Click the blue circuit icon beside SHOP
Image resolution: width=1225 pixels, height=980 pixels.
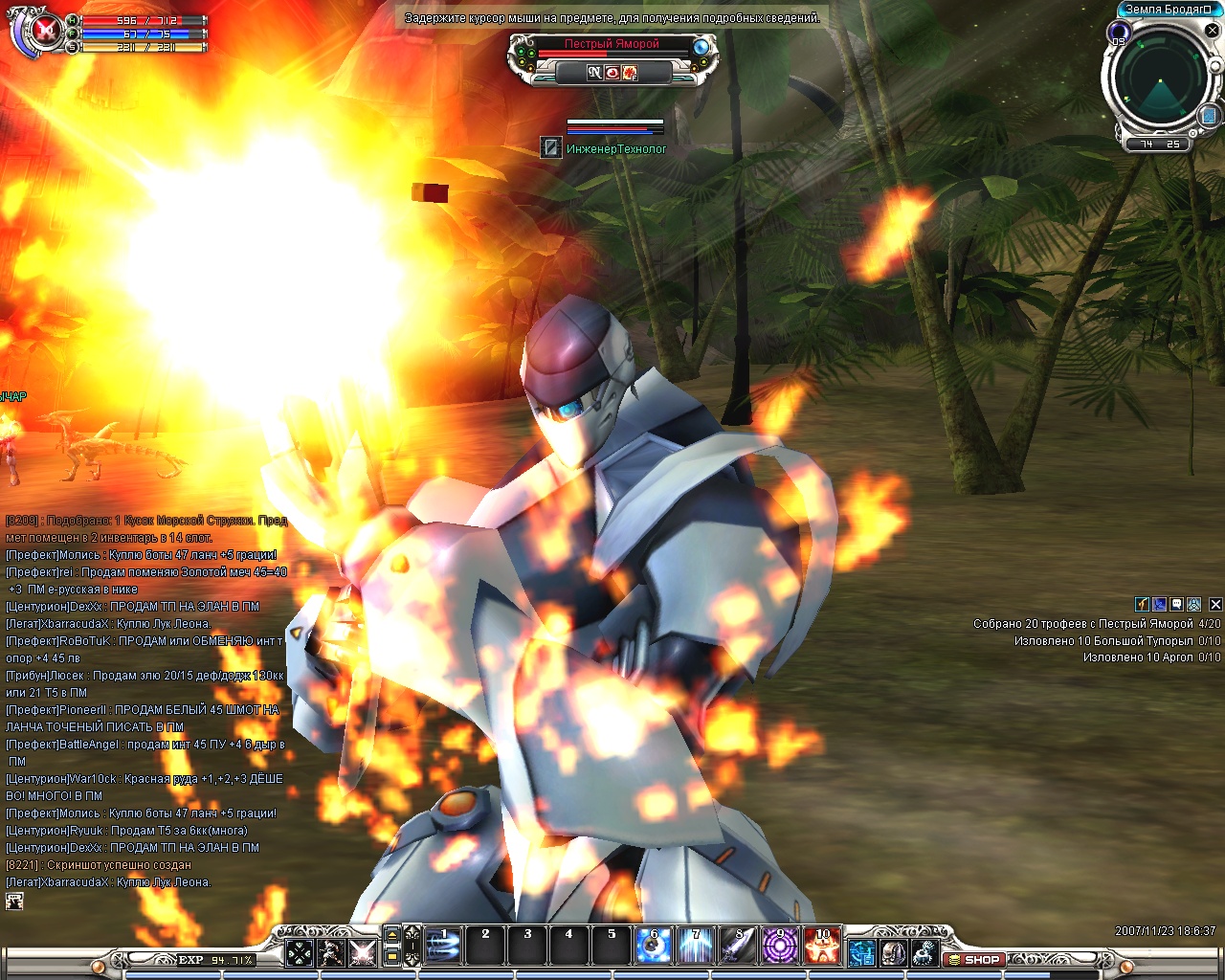click(861, 952)
